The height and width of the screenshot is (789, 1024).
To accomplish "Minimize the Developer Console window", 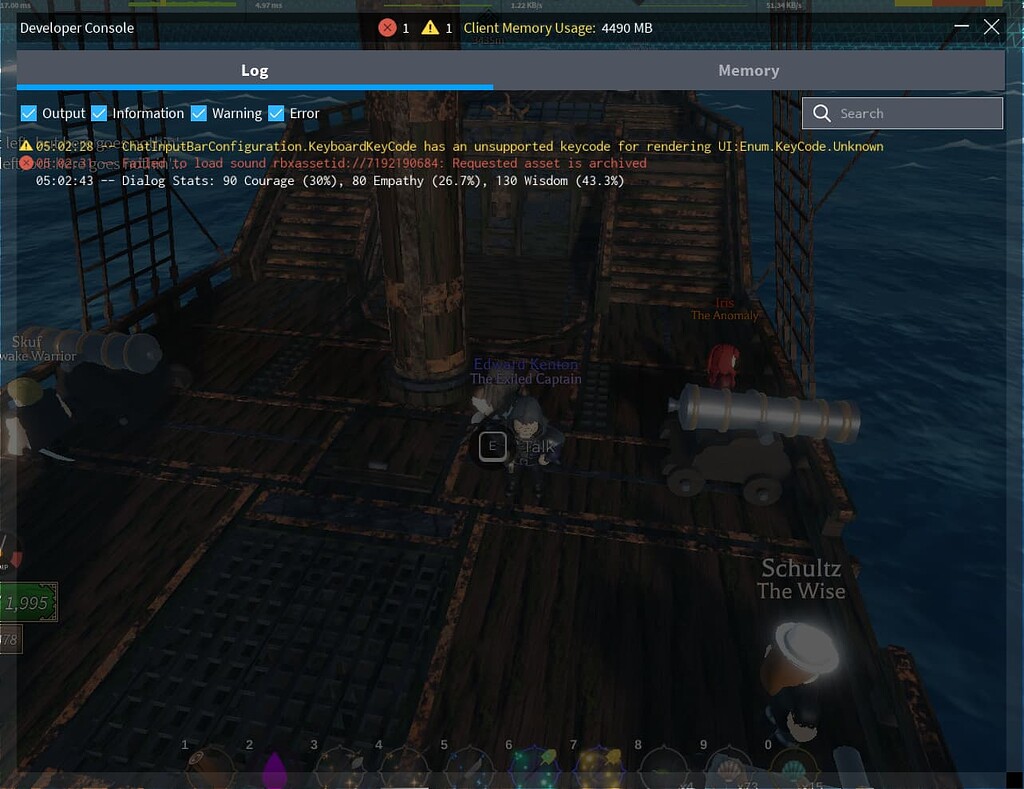I will point(961,27).
